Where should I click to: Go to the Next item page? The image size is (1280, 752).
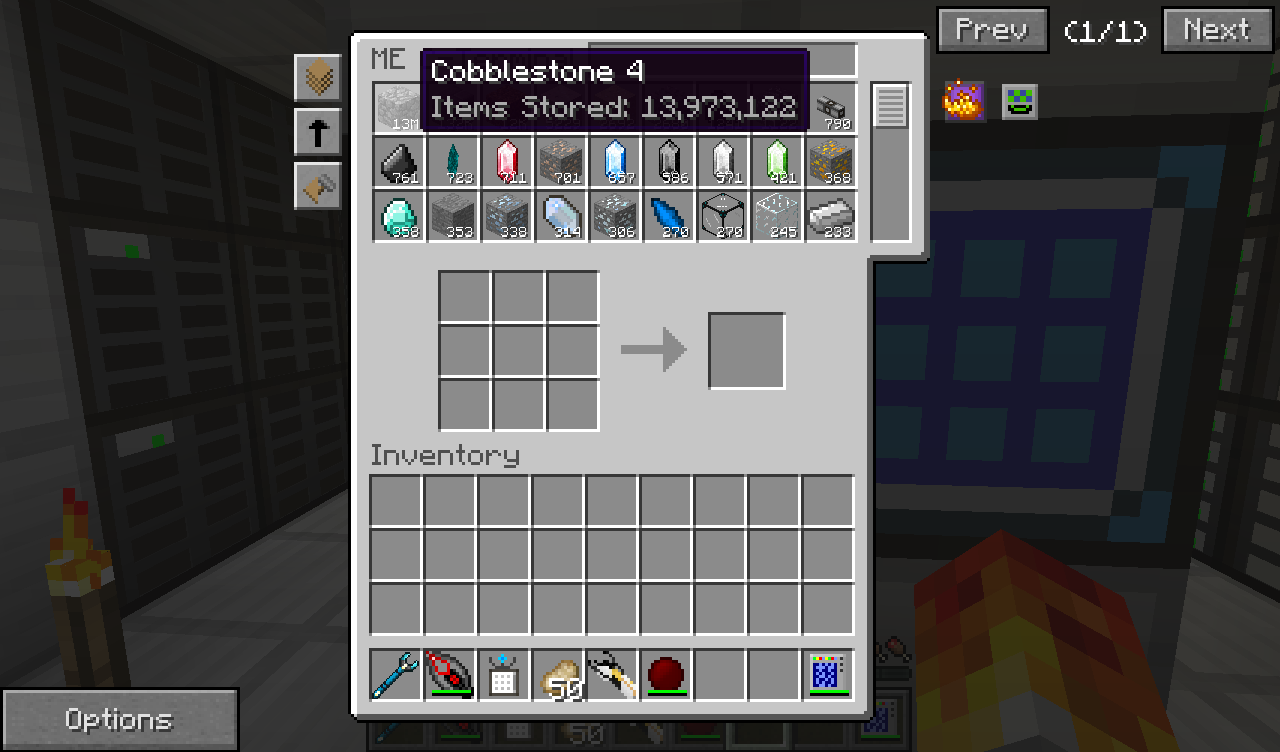(1216, 30)
